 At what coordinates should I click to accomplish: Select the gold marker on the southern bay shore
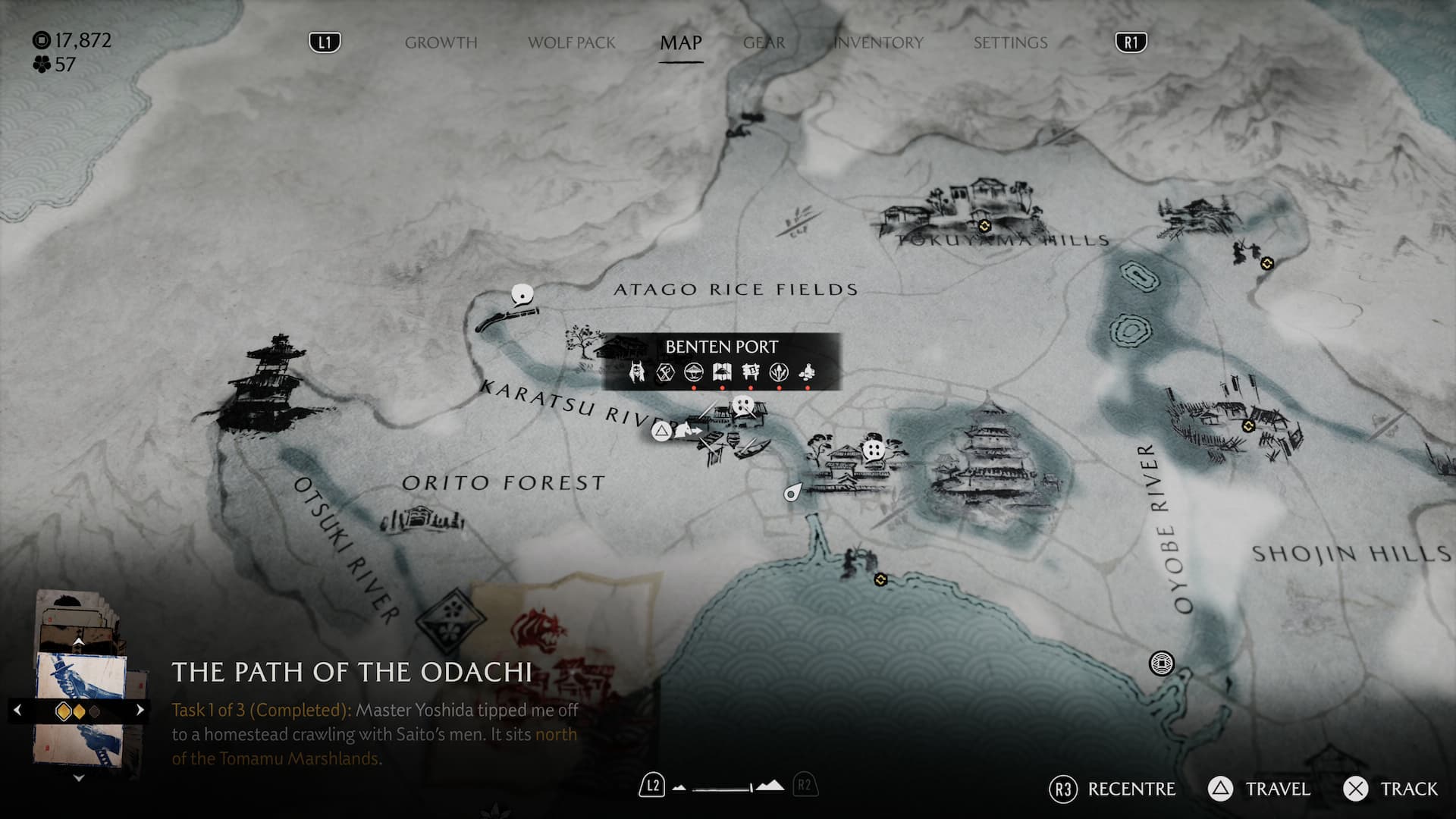tap(880, 579)
